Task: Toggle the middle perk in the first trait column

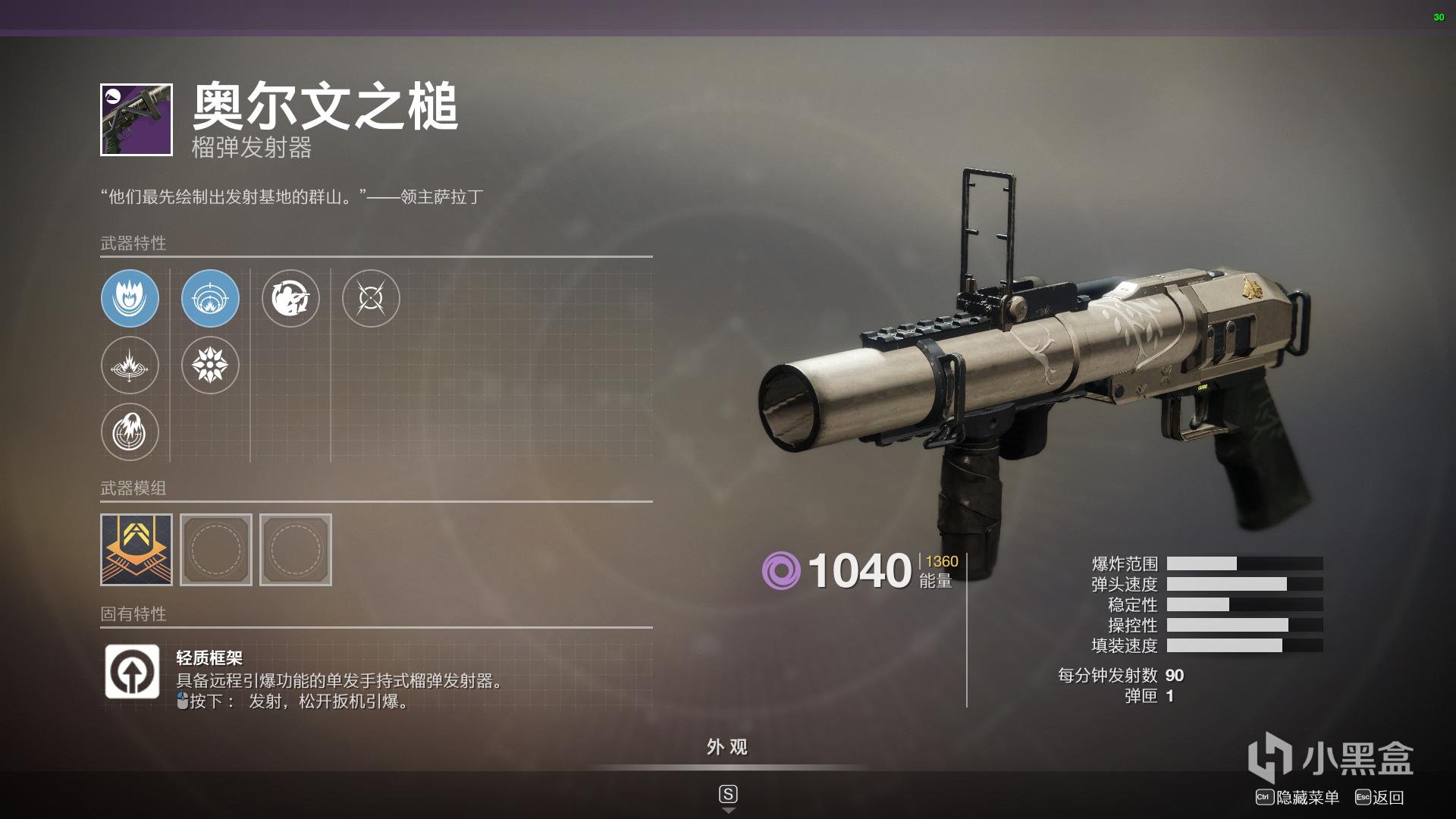Action: tap(130, 366)
